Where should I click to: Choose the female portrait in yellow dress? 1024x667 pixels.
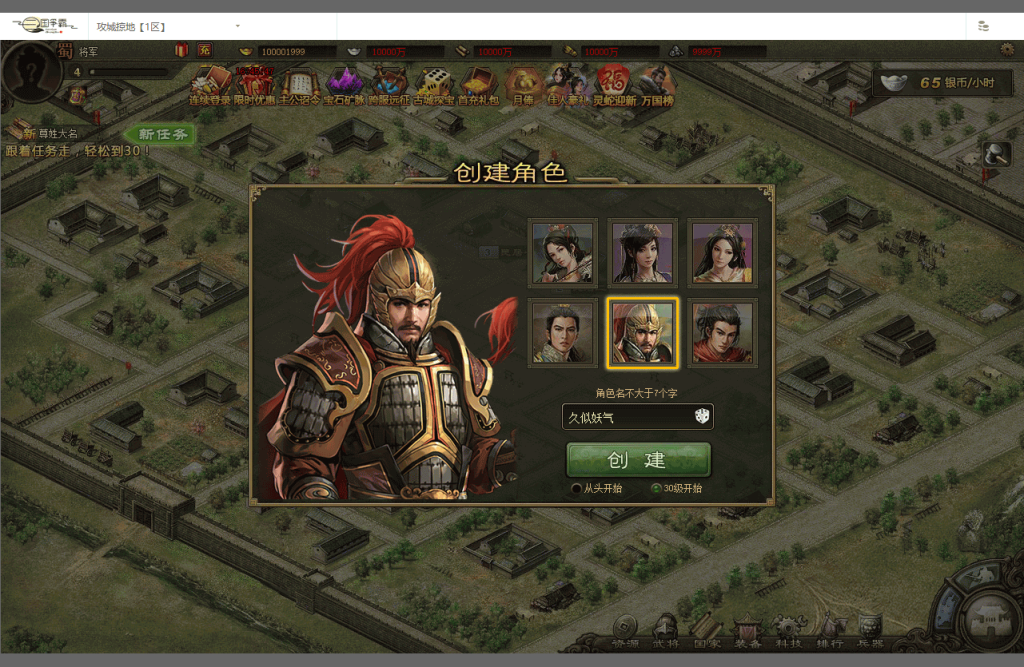coord(722,253)
